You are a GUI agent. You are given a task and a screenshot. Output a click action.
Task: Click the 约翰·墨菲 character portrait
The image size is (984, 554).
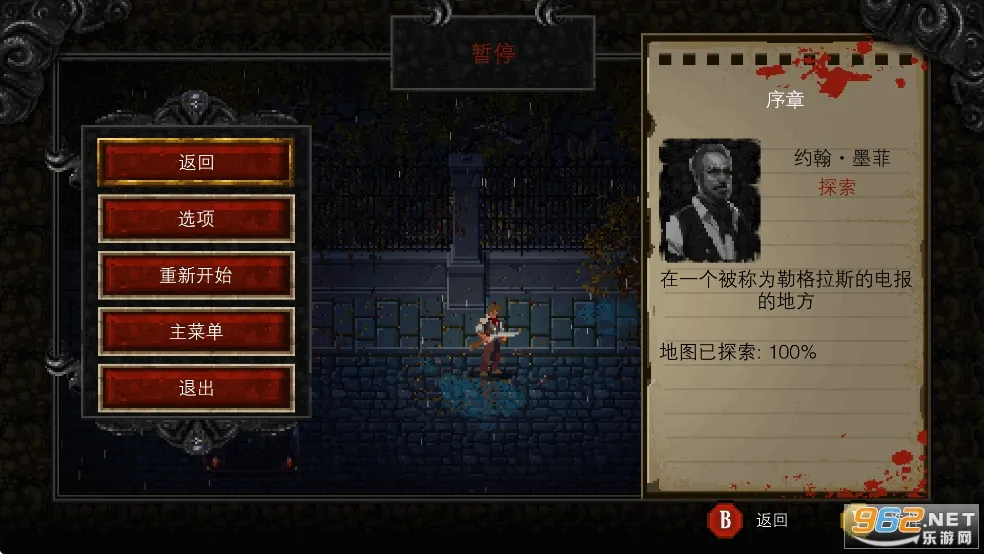[x=709, y=200]
